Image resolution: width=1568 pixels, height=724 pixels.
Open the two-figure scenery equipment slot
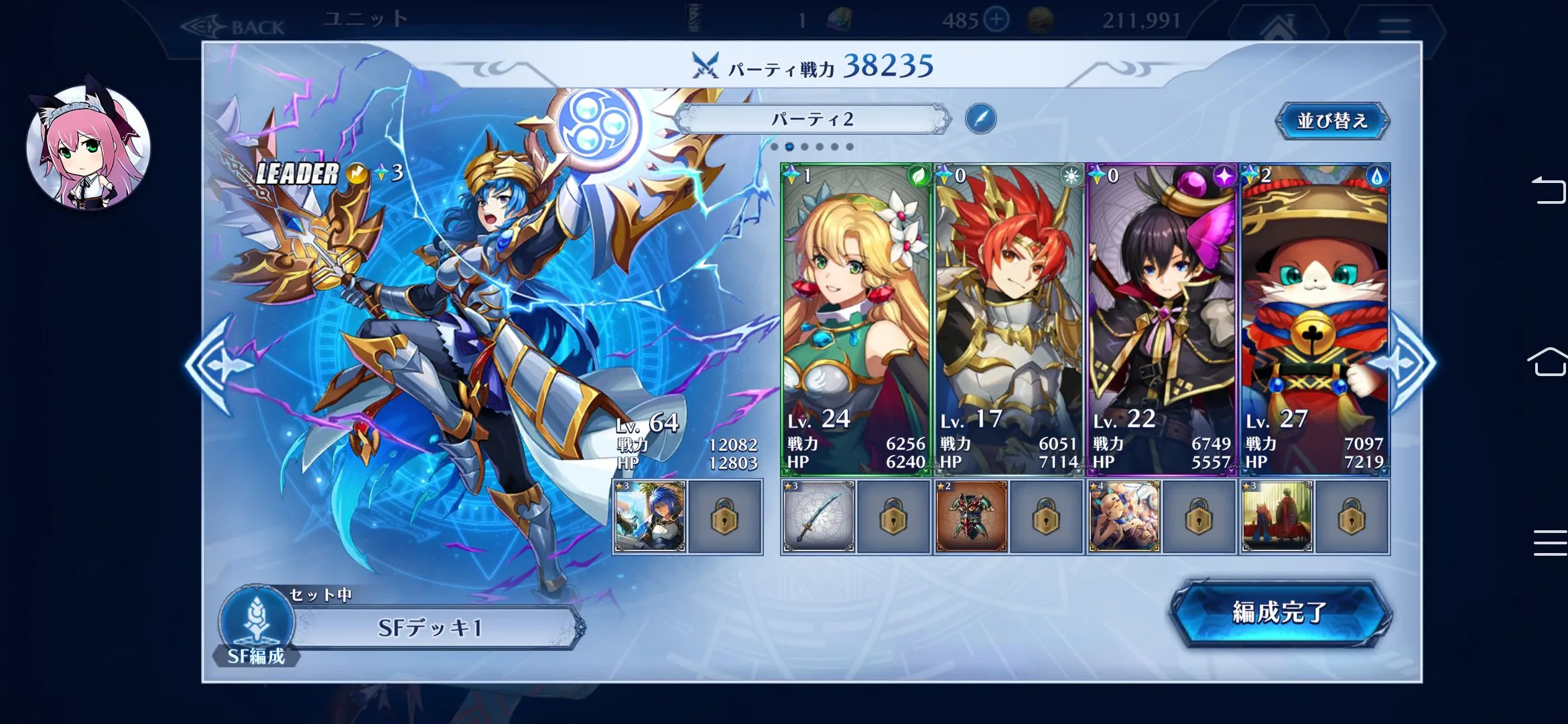1277,517
